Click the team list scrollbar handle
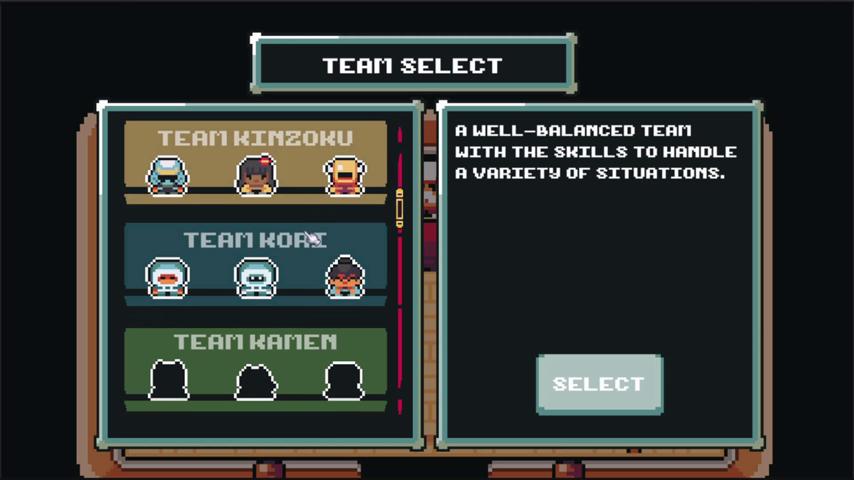The image size is (854, 480). coord(400,209)
